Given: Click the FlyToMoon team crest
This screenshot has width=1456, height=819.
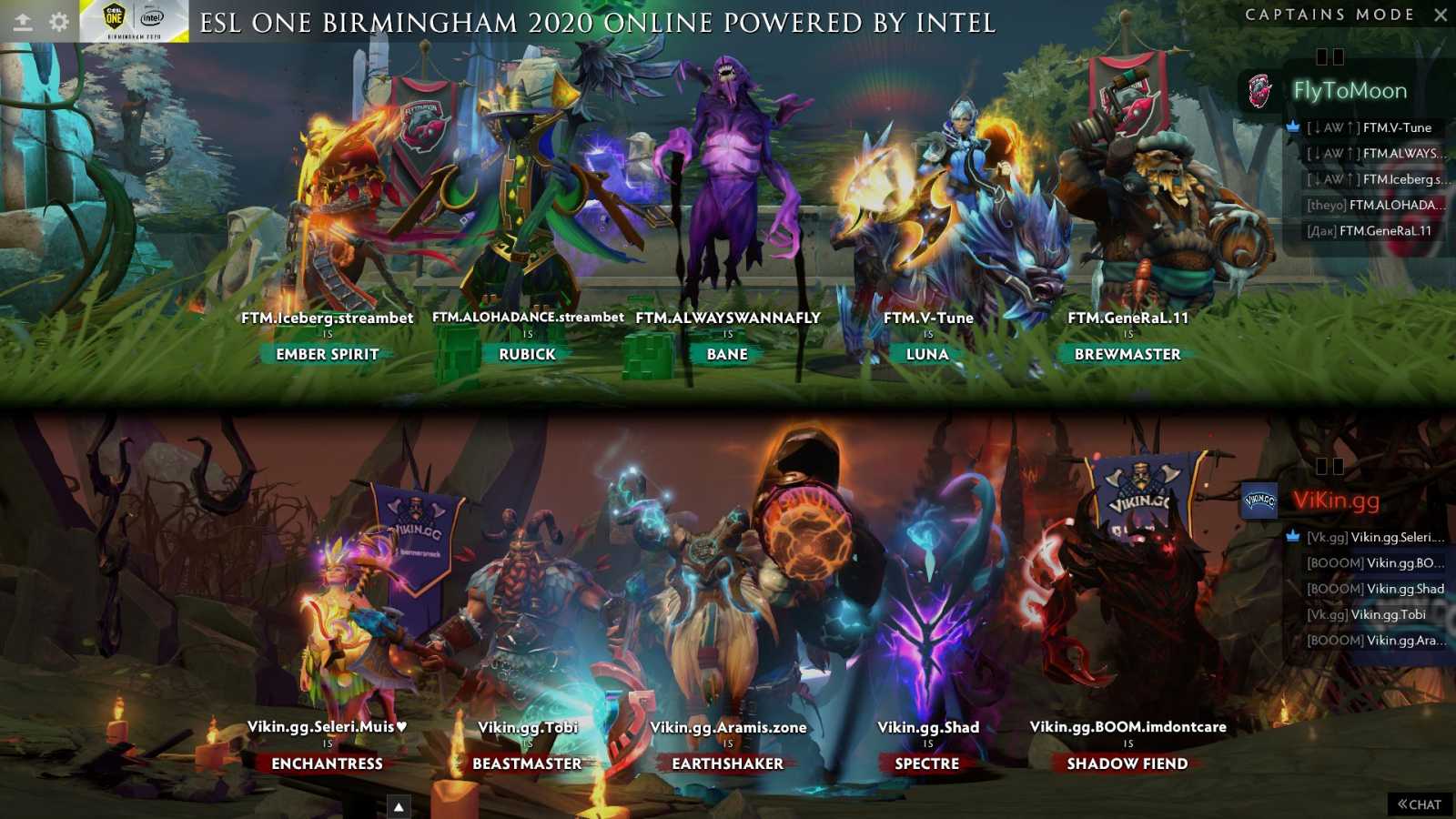Looking at the screenshot, I should [1259, 89].
